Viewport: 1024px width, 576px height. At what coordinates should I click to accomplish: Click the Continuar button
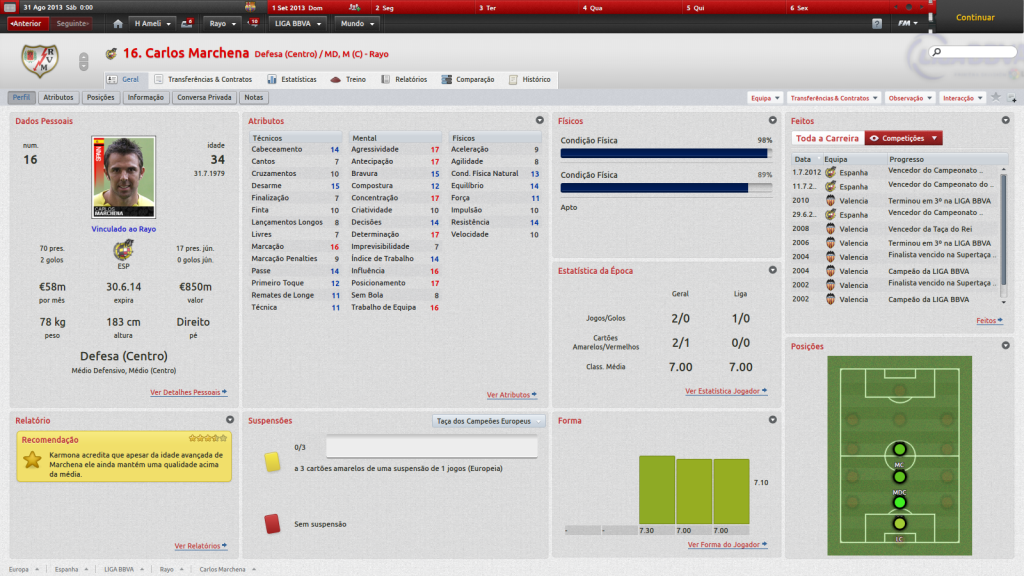974,17
